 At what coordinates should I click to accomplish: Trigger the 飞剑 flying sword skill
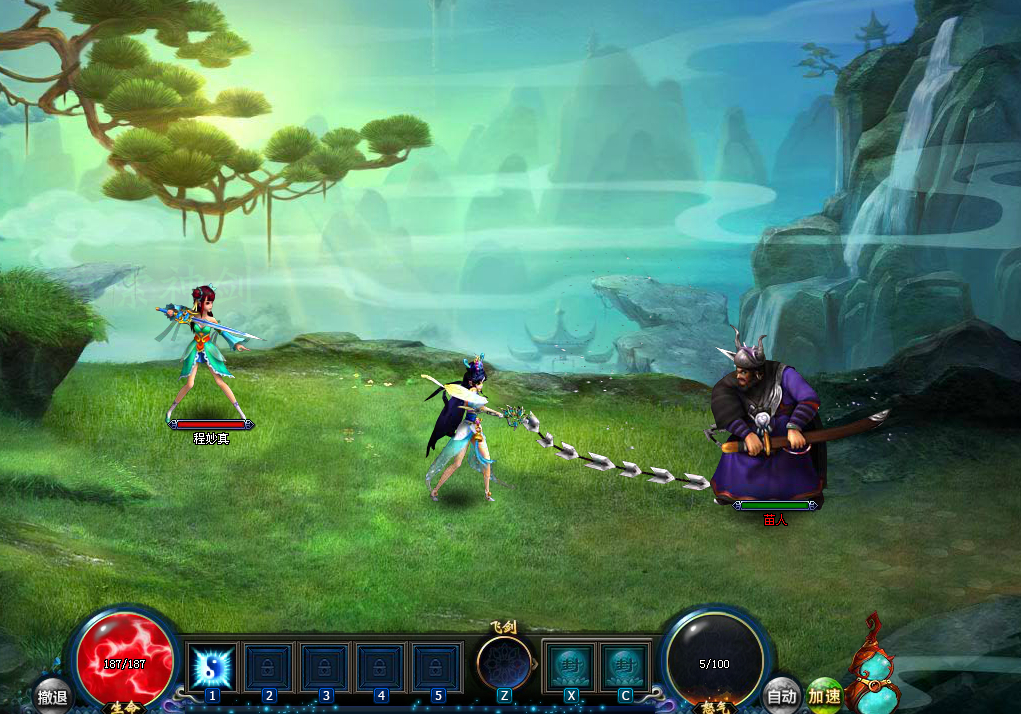point(503,663)
